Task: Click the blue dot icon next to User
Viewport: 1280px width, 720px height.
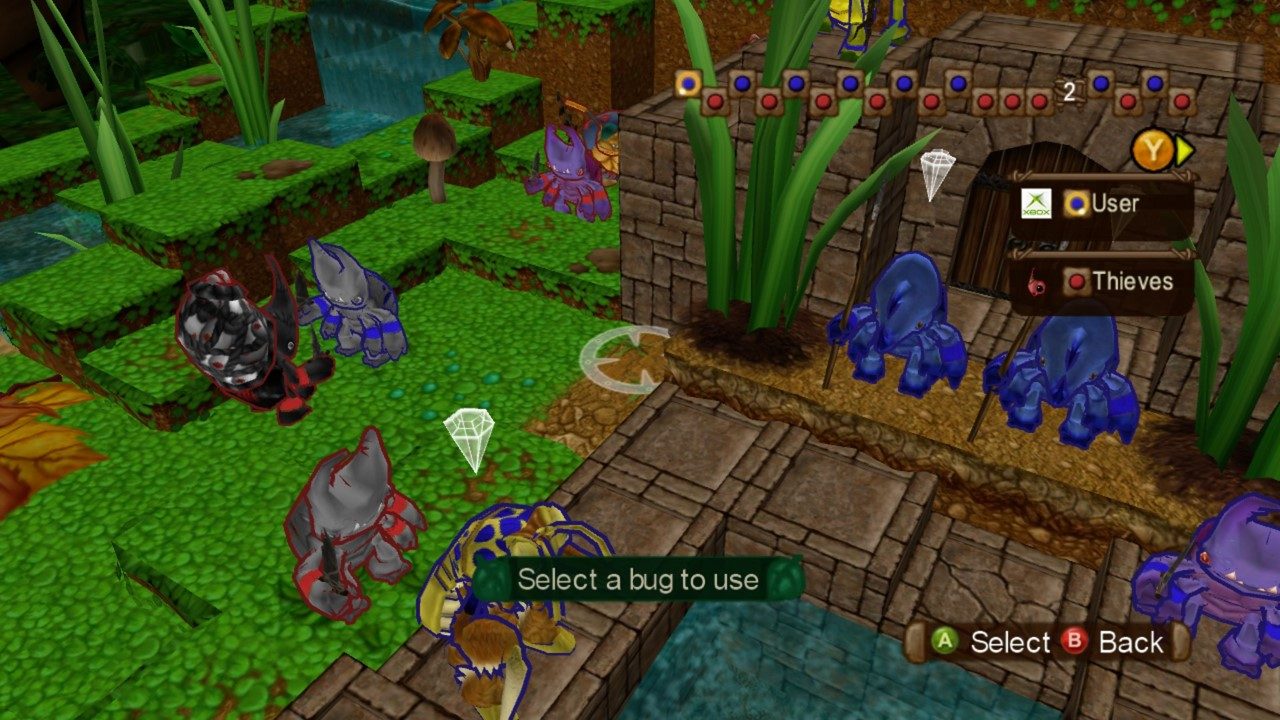Action: point(1076,204)
